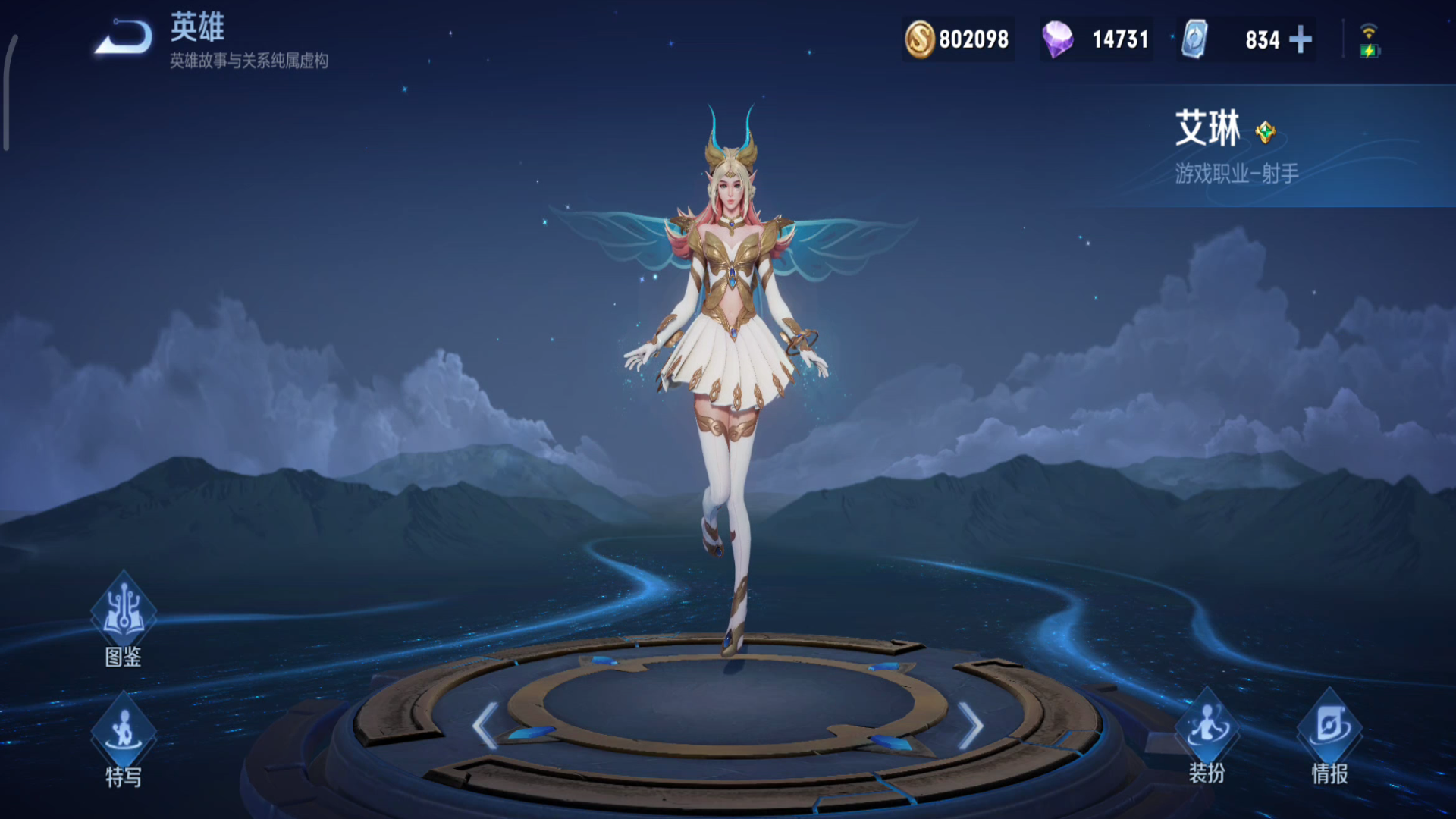This screenshot has width=1456, height=819.
Task: Go back using the return arrow
Action: [123, 36]
